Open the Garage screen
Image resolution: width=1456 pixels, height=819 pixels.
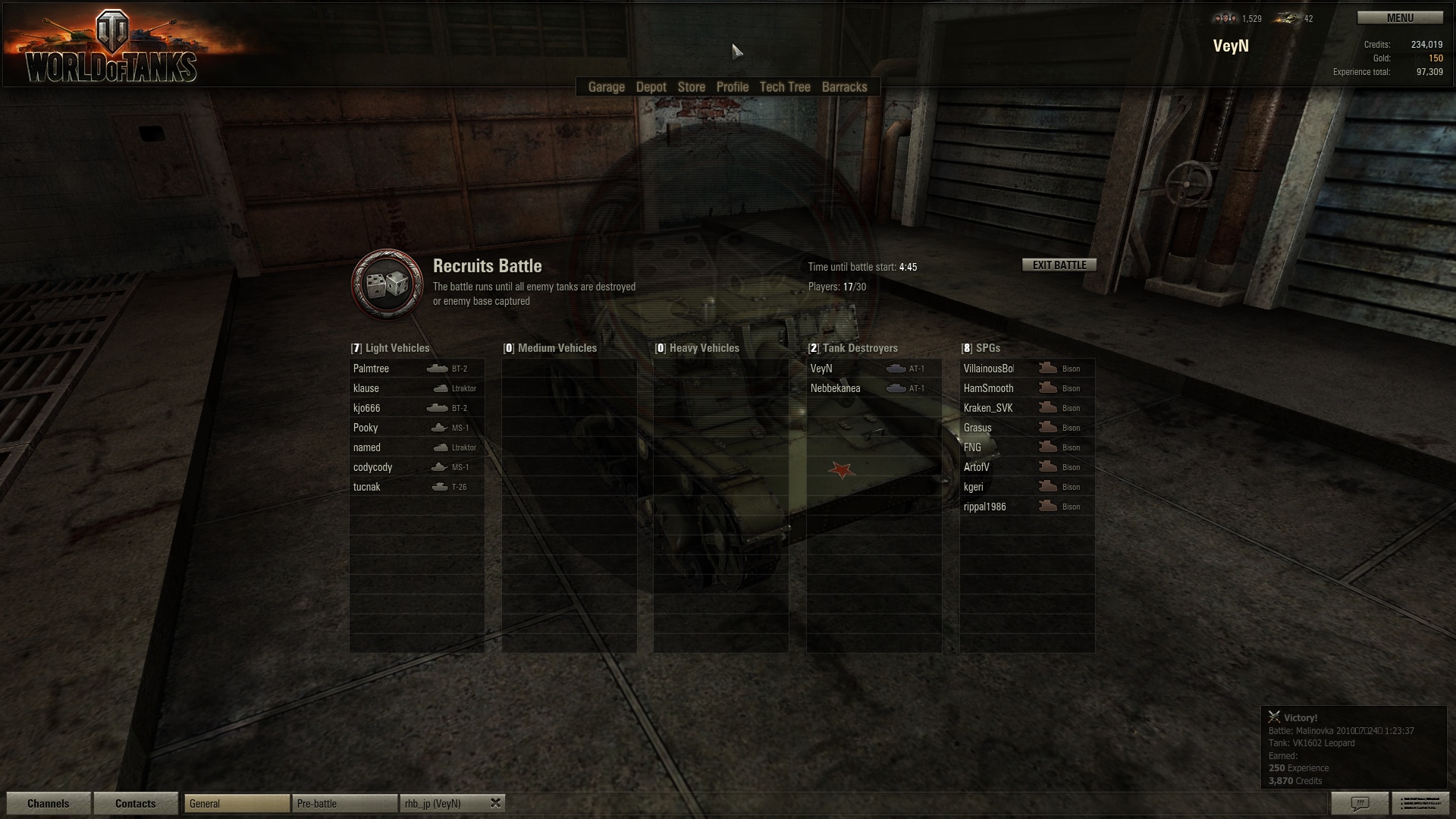point(606,87)
